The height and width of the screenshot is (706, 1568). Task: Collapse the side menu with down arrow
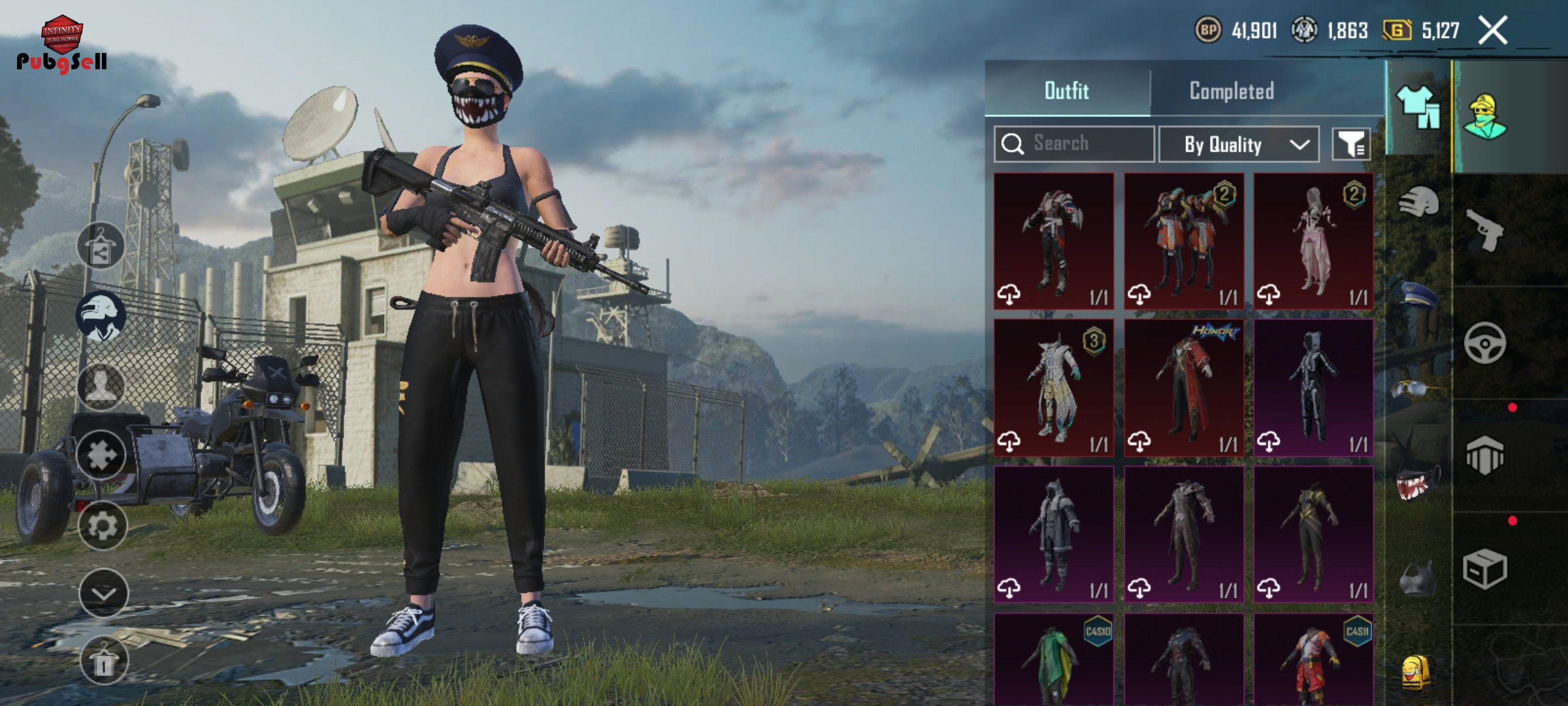[x=103, y=593]
